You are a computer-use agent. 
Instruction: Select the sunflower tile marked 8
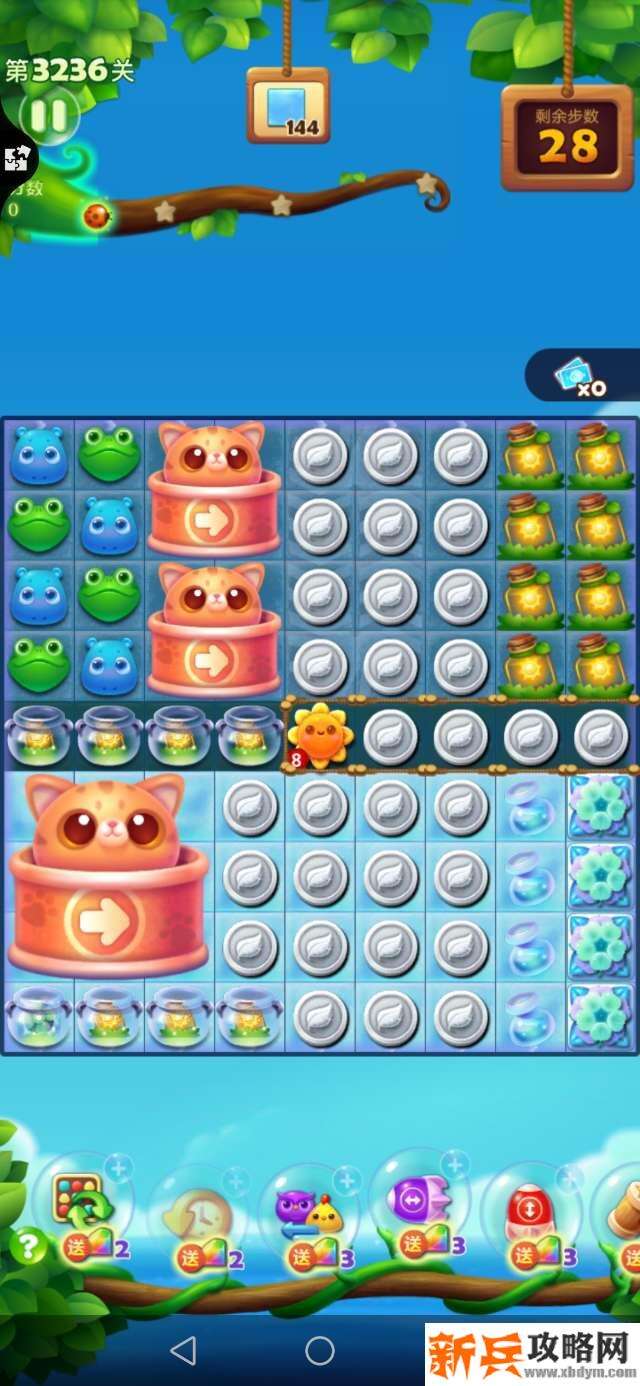pyautogui.click(x=320, y=736)
